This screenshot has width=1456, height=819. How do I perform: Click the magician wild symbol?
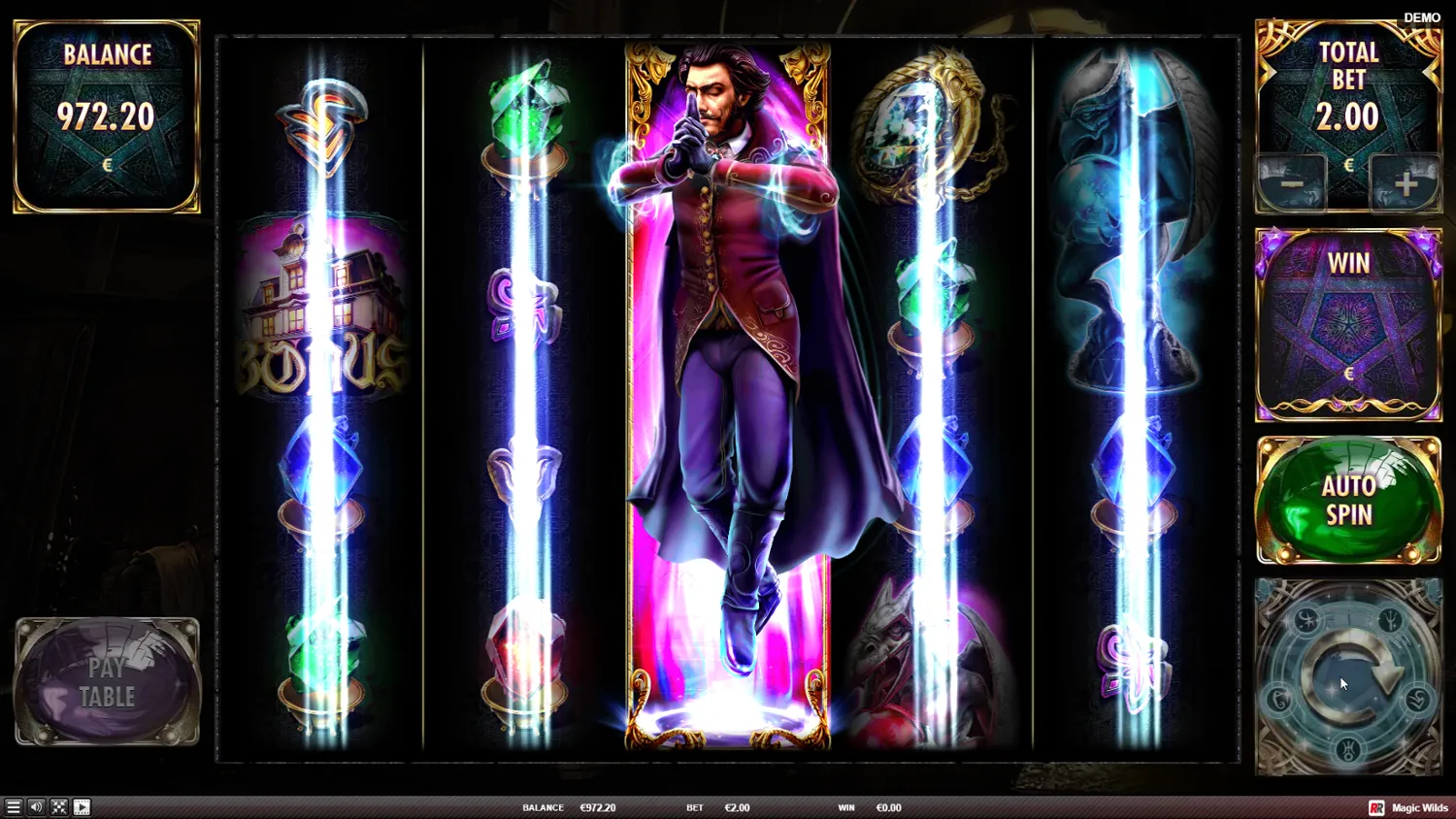coord(728,388)
